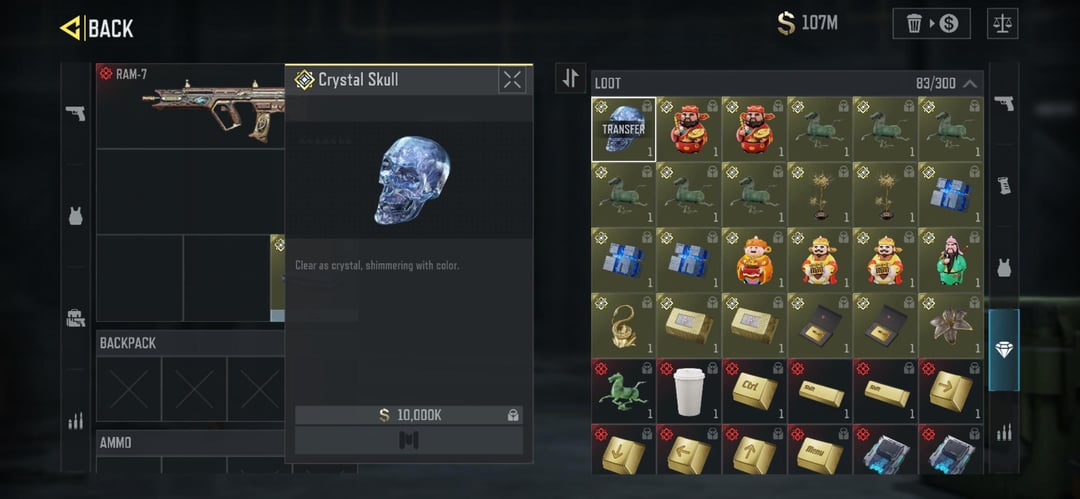The width and height of the screenshot is (1080, 499).
Task: Choose the gold down-arrow keycap item
Action: 623,455
